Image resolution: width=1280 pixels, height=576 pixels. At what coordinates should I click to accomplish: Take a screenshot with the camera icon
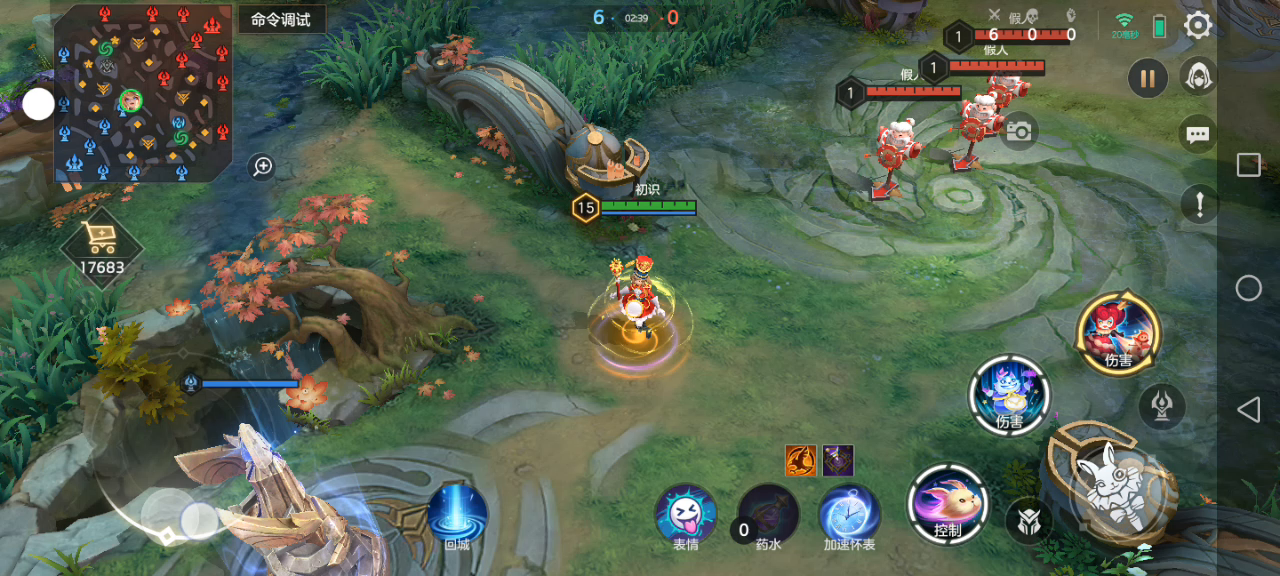[1018, 131]
